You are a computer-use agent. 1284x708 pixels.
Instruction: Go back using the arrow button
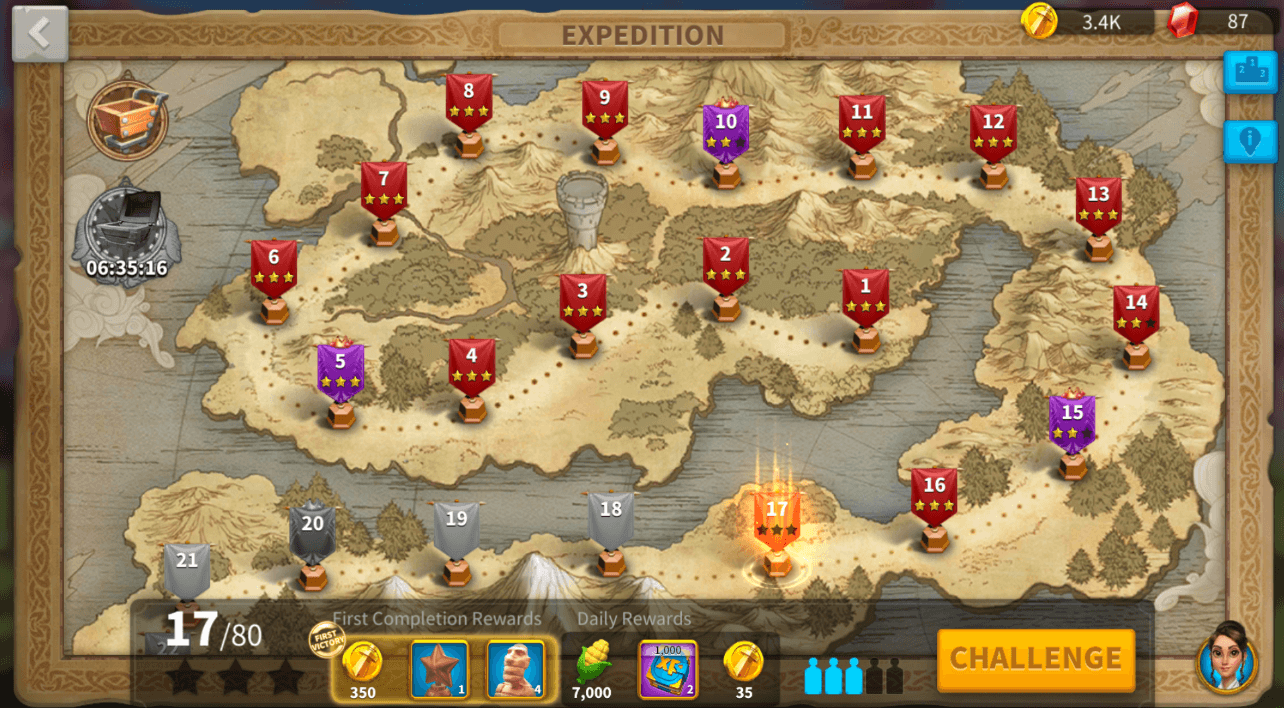coord(40,34)
